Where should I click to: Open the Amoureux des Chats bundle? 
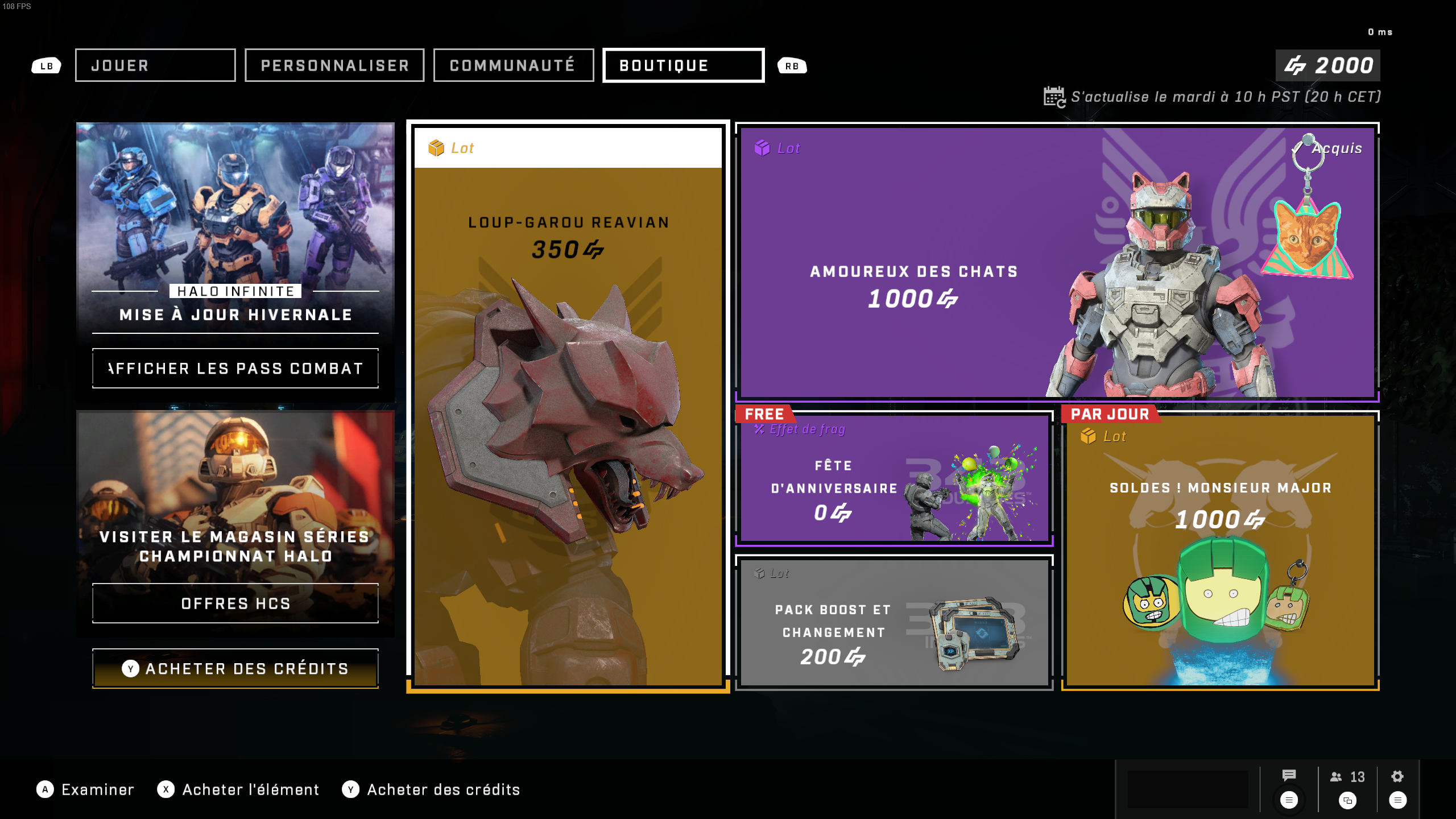[1057, 262]
